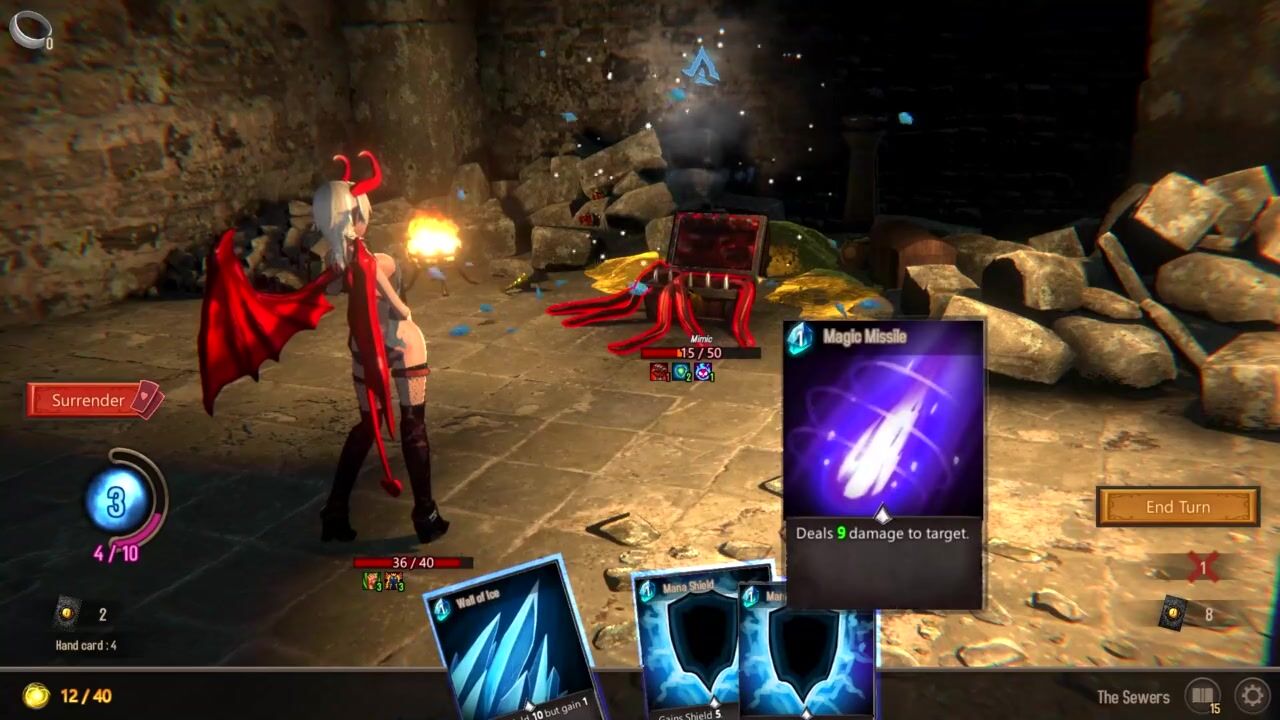End the current turn
This screenshot has height=720, width=1280.
(1177, 507)
